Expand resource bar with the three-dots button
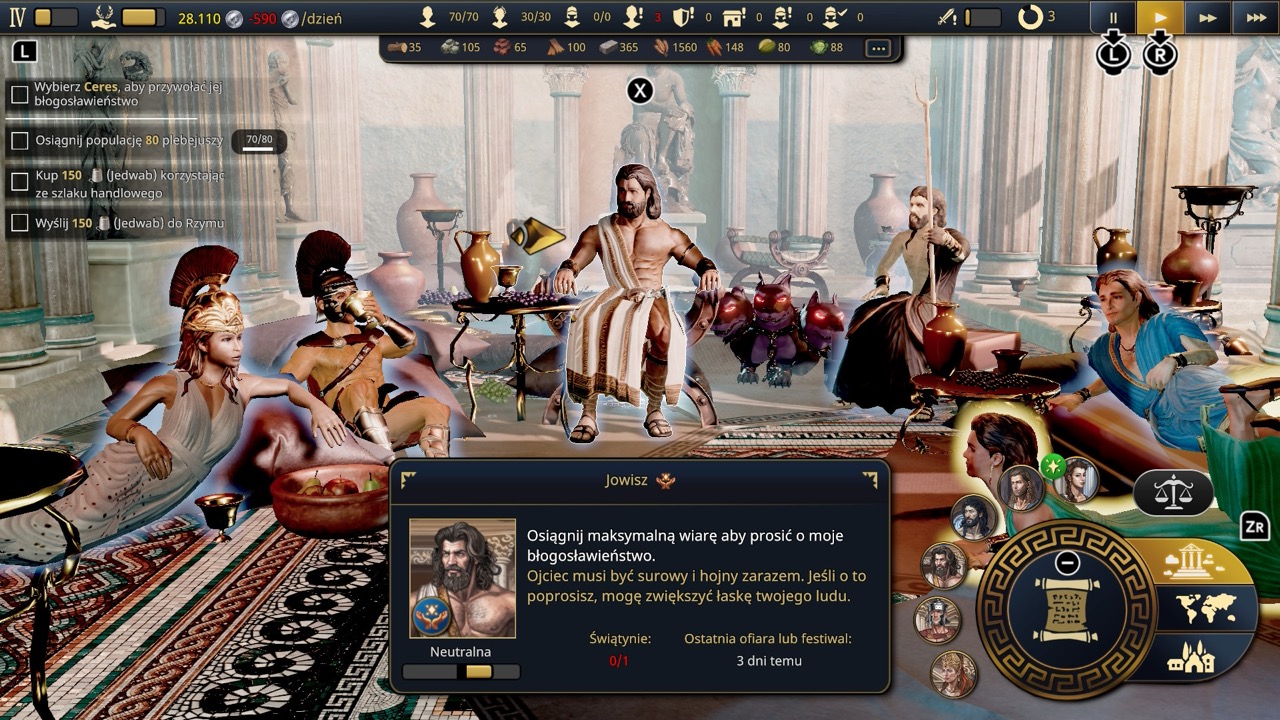This screenshot has height=720, width=1280. 878,48
